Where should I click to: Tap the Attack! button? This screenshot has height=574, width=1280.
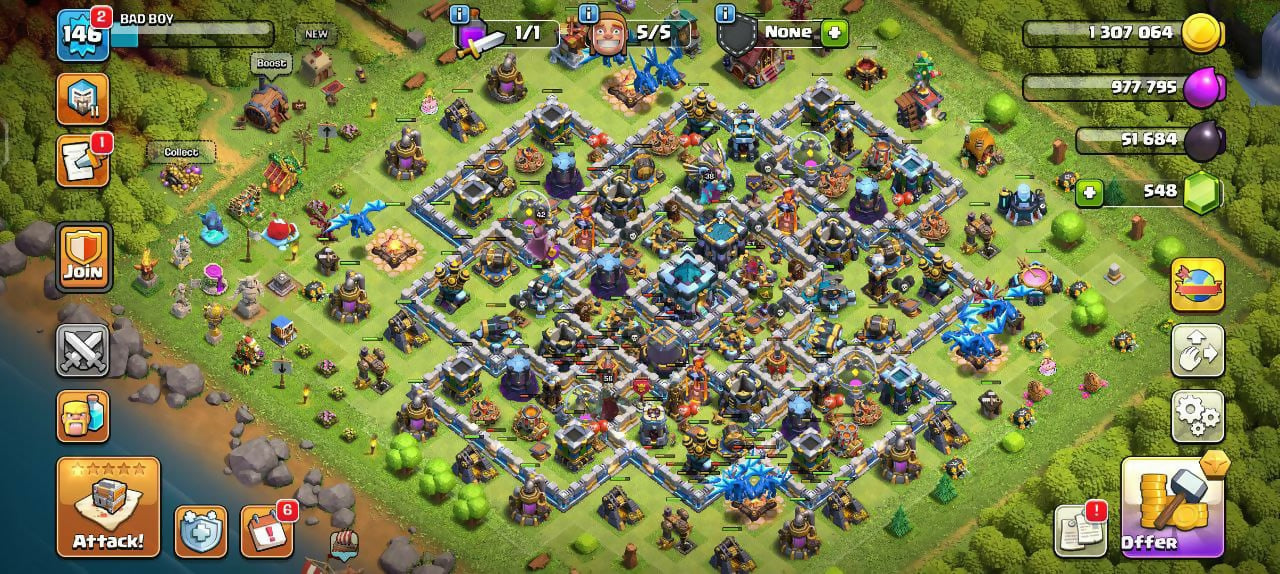pos(108,507)
